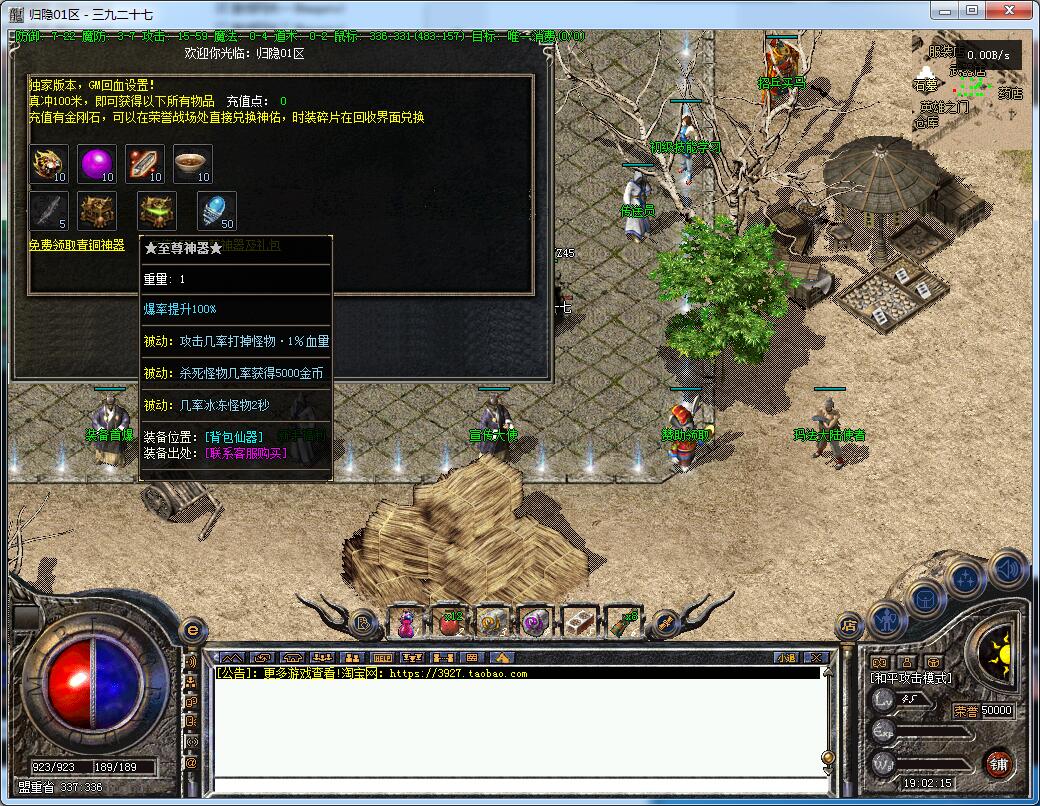Choose the green glowing treasure chest reward

click(x=157, y=210)
